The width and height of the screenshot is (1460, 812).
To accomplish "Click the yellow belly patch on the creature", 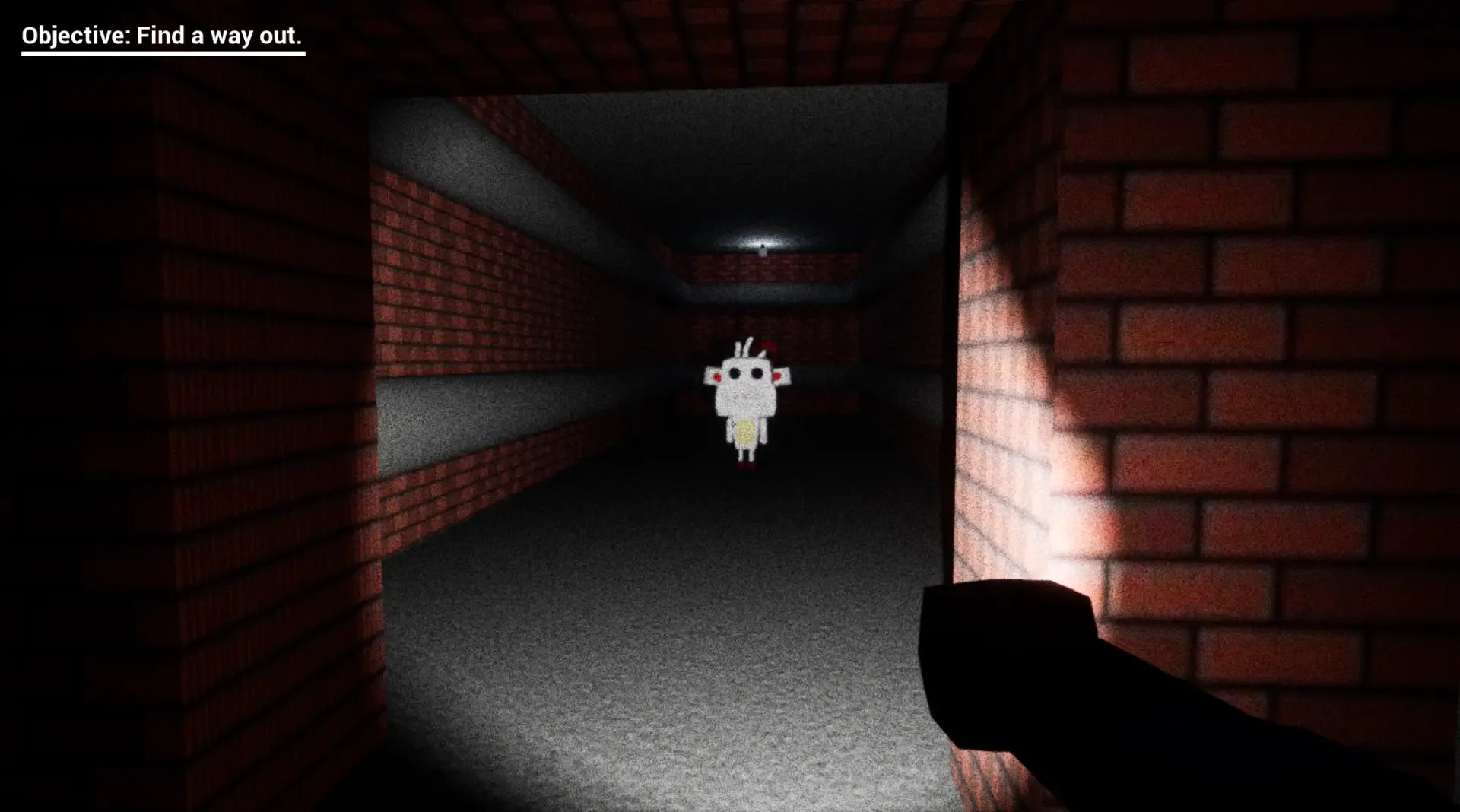I will point(746,431).
